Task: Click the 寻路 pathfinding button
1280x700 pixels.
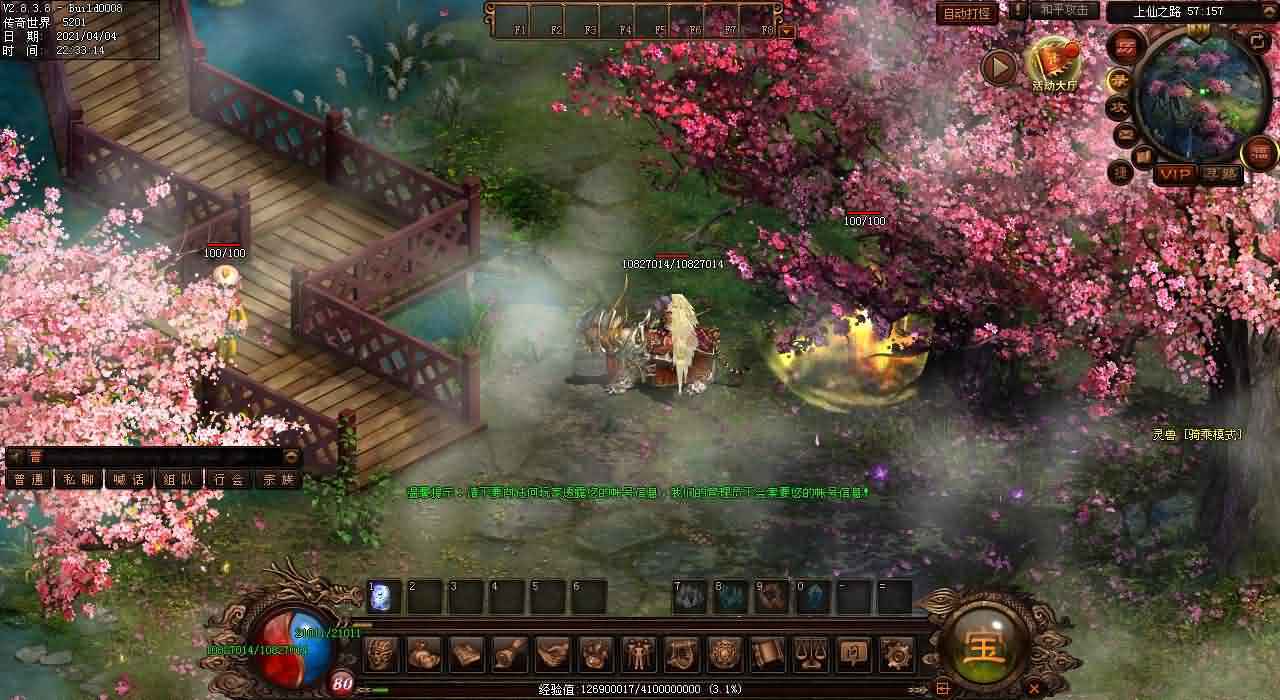Action: [1222, 174]
